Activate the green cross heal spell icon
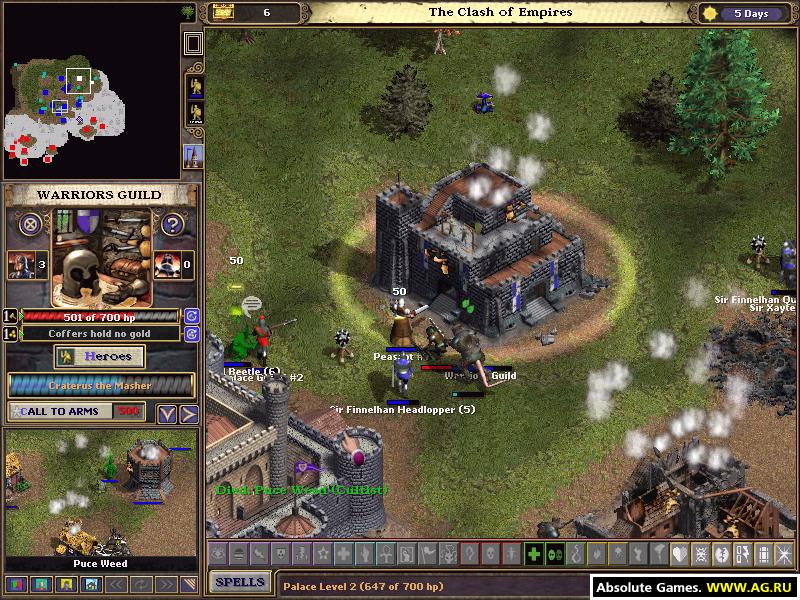This screenshot has height=600, width=800. tap(534, 554)
